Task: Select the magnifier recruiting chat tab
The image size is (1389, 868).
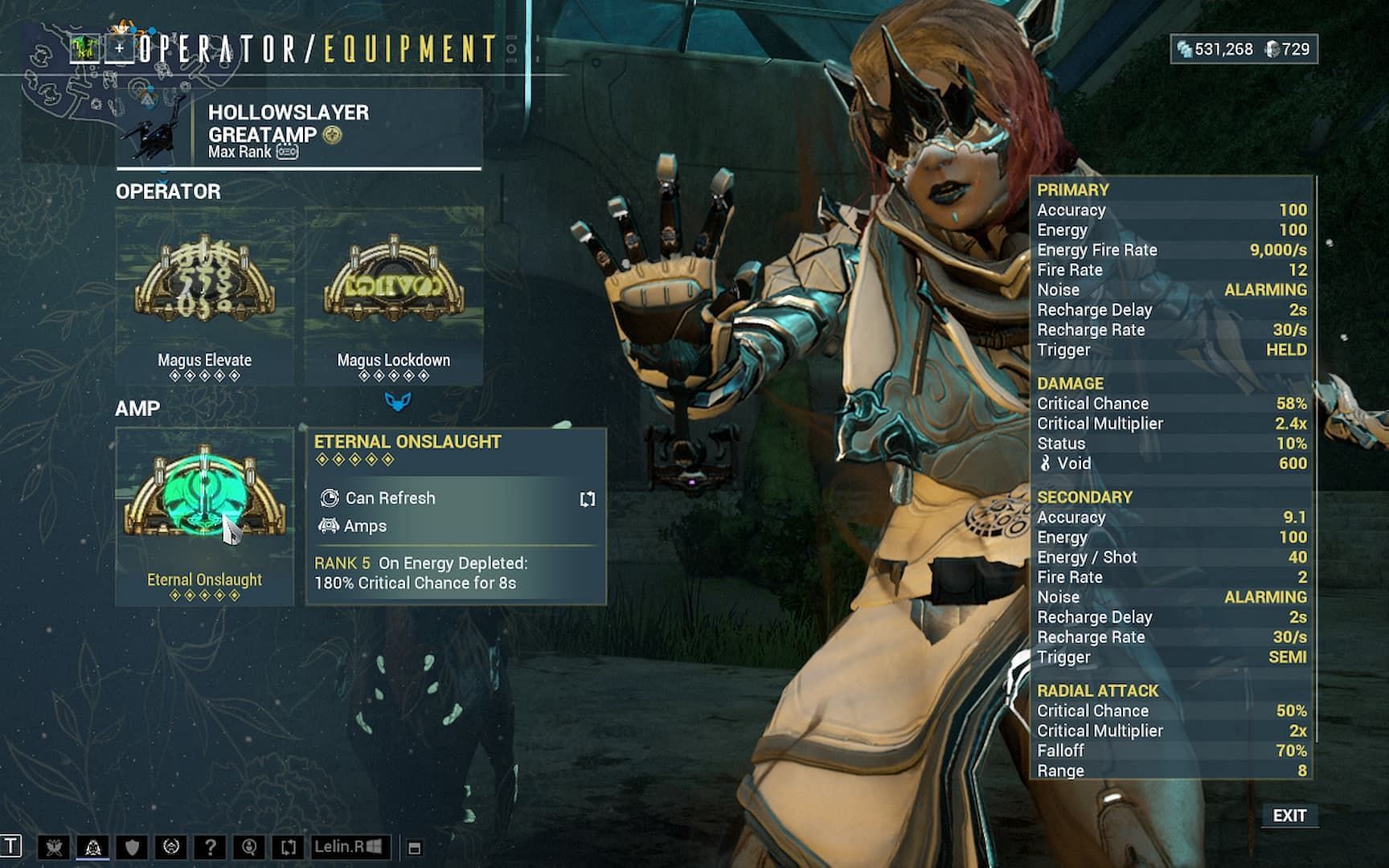Action: (249, 847)
